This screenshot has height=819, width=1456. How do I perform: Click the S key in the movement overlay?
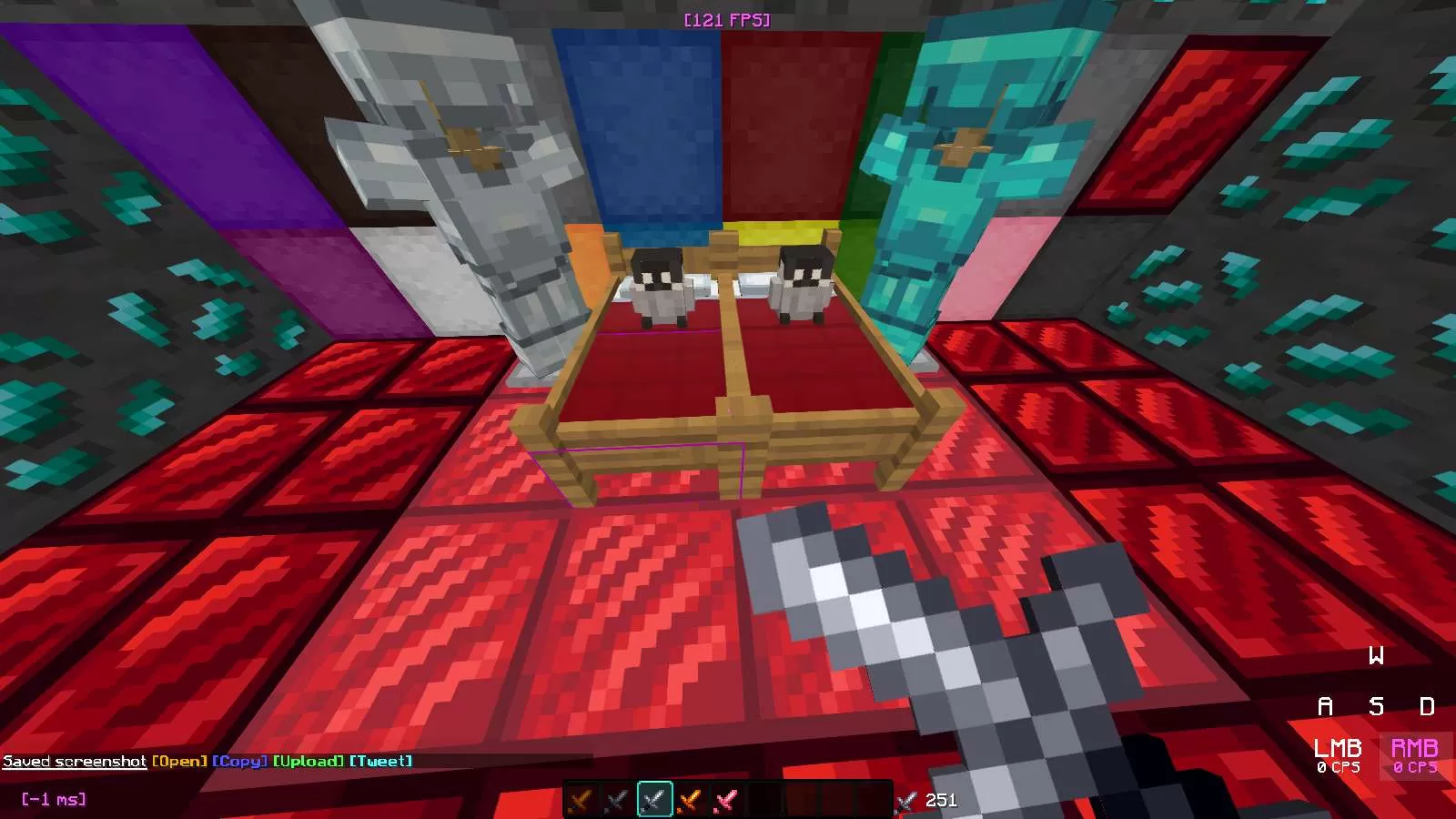(x=1377, y=706)
